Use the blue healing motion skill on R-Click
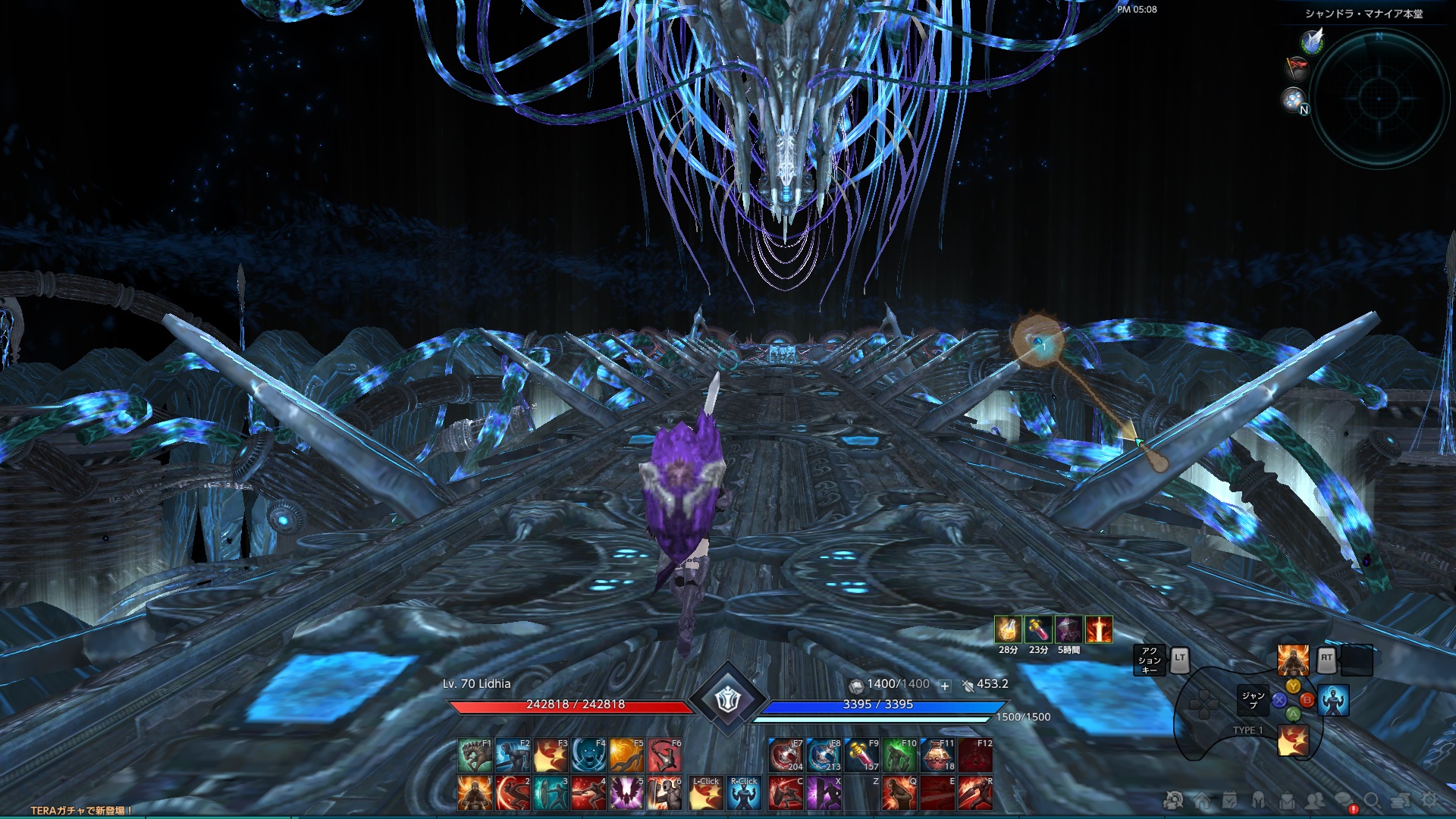The image size is (1456, 819). click(x=745, y=793)
